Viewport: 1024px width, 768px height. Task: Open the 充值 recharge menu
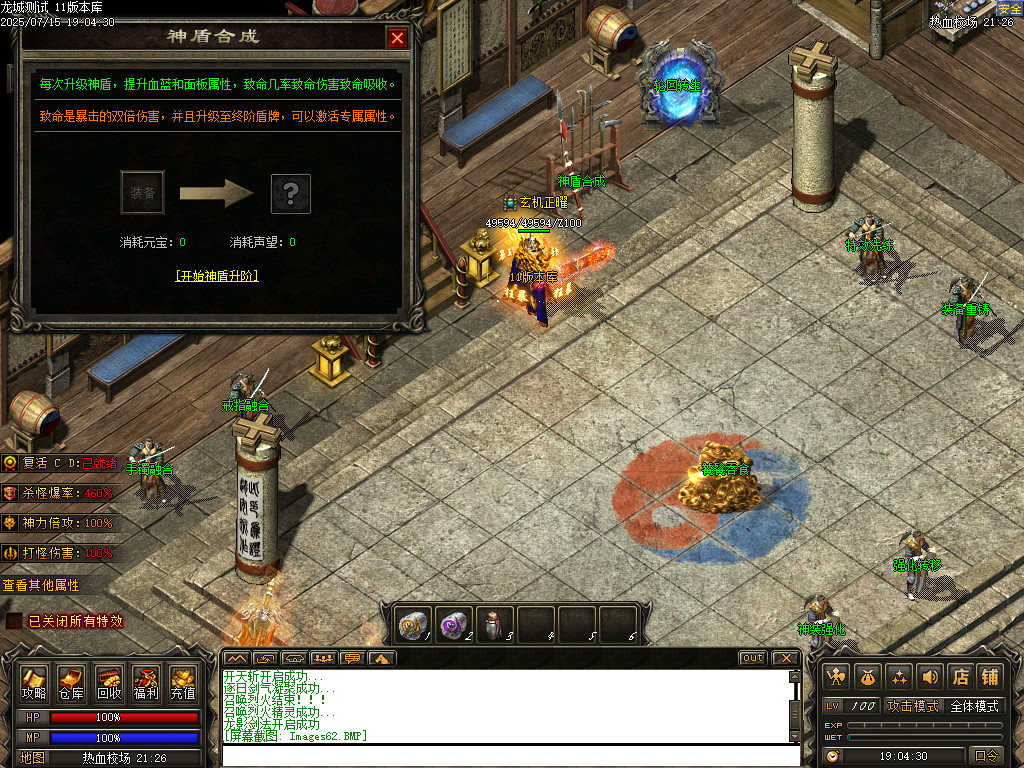(183, 682)
